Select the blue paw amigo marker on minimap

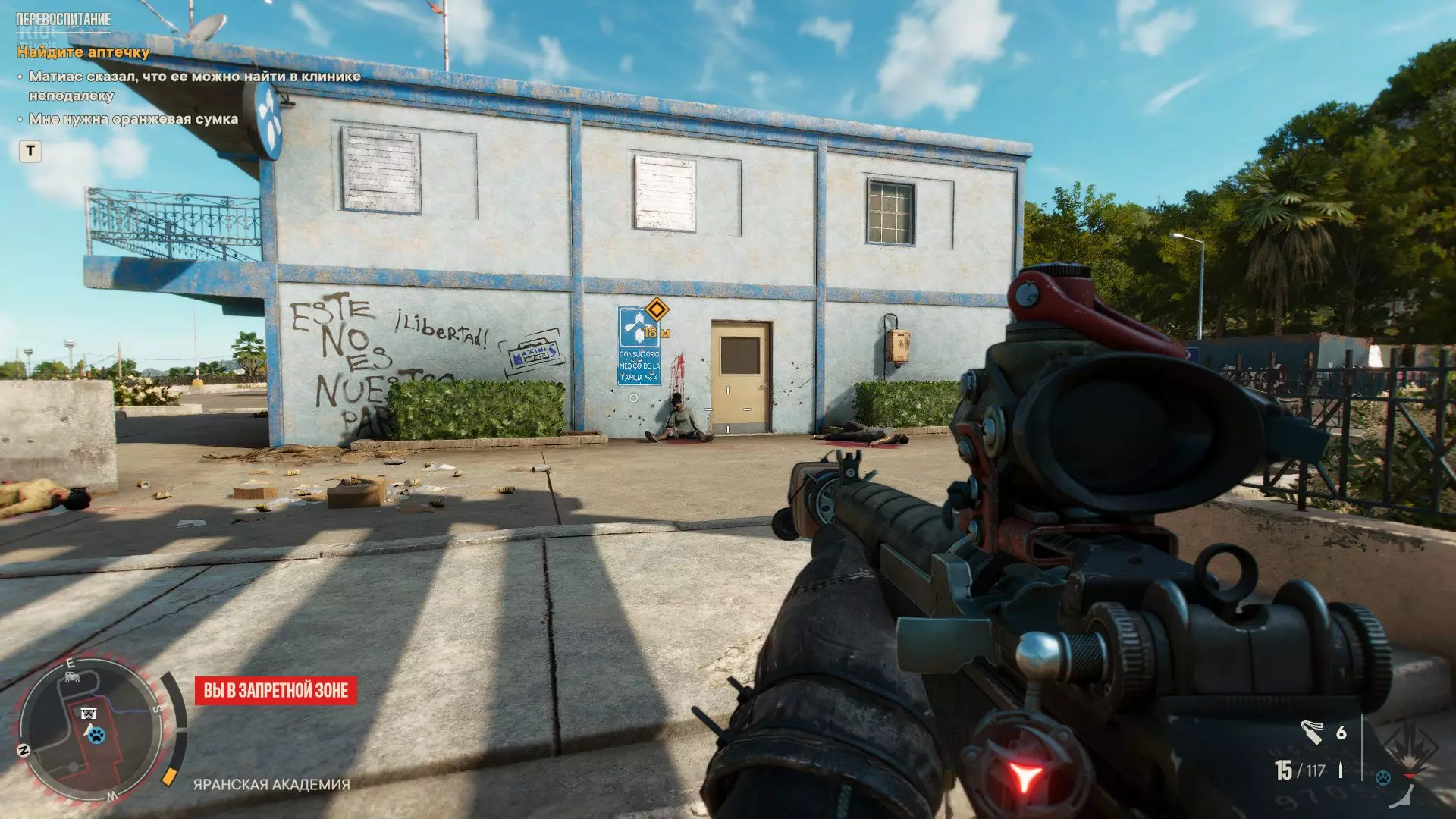(x=96, y=735)
